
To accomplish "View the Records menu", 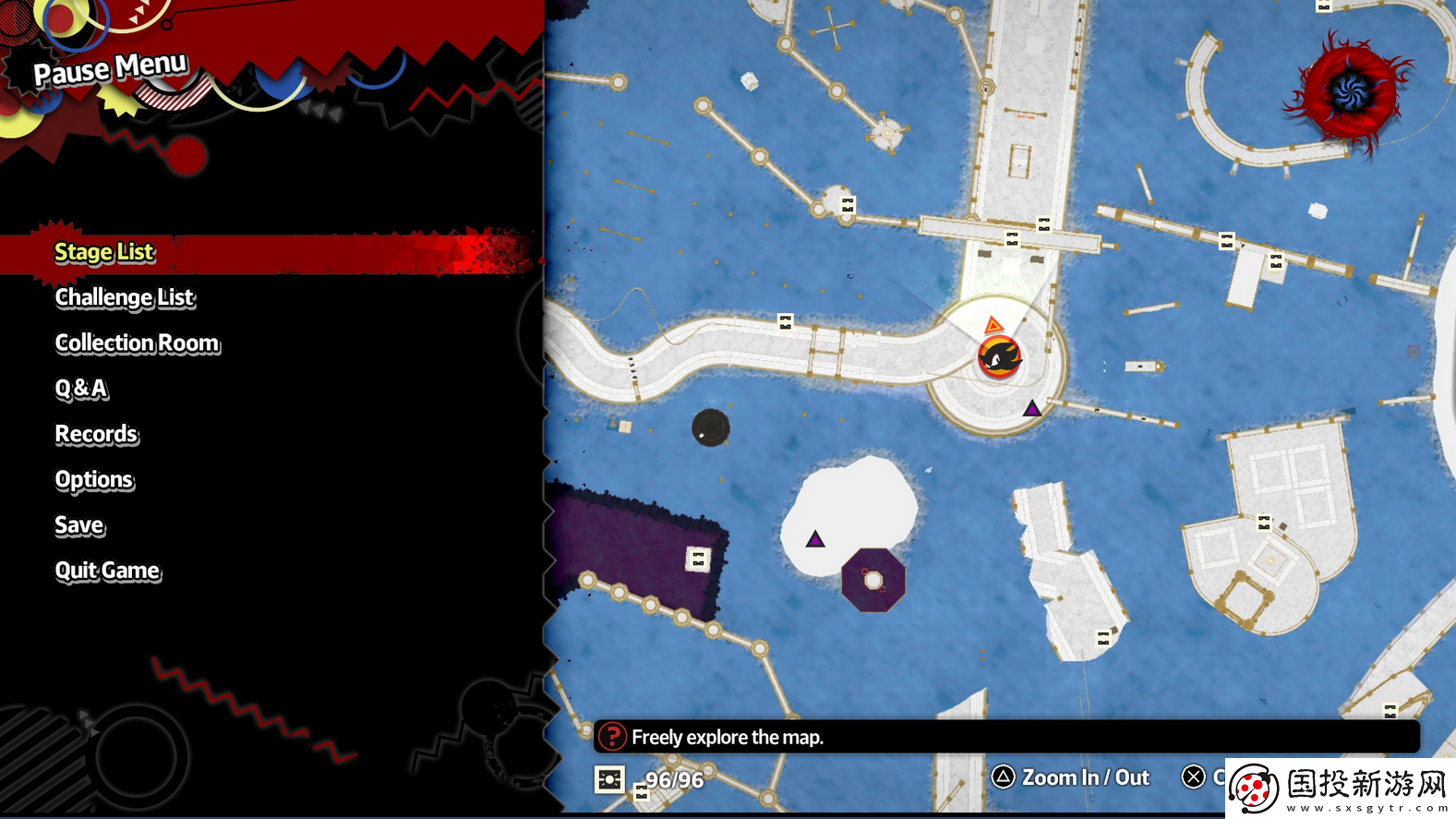I will pos(96,434).
